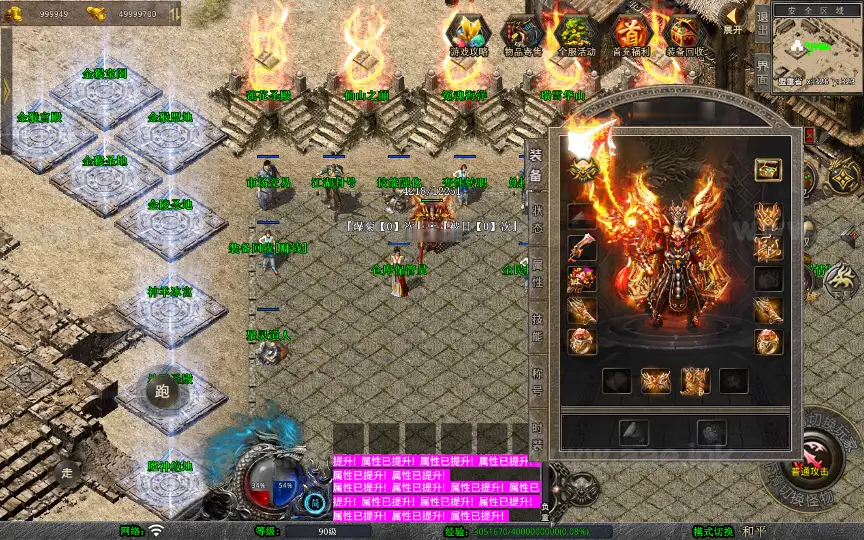This screenshot has height=540, width=864.
Task: Toggle the 跑 run button
Action: [x=161, y=391]
